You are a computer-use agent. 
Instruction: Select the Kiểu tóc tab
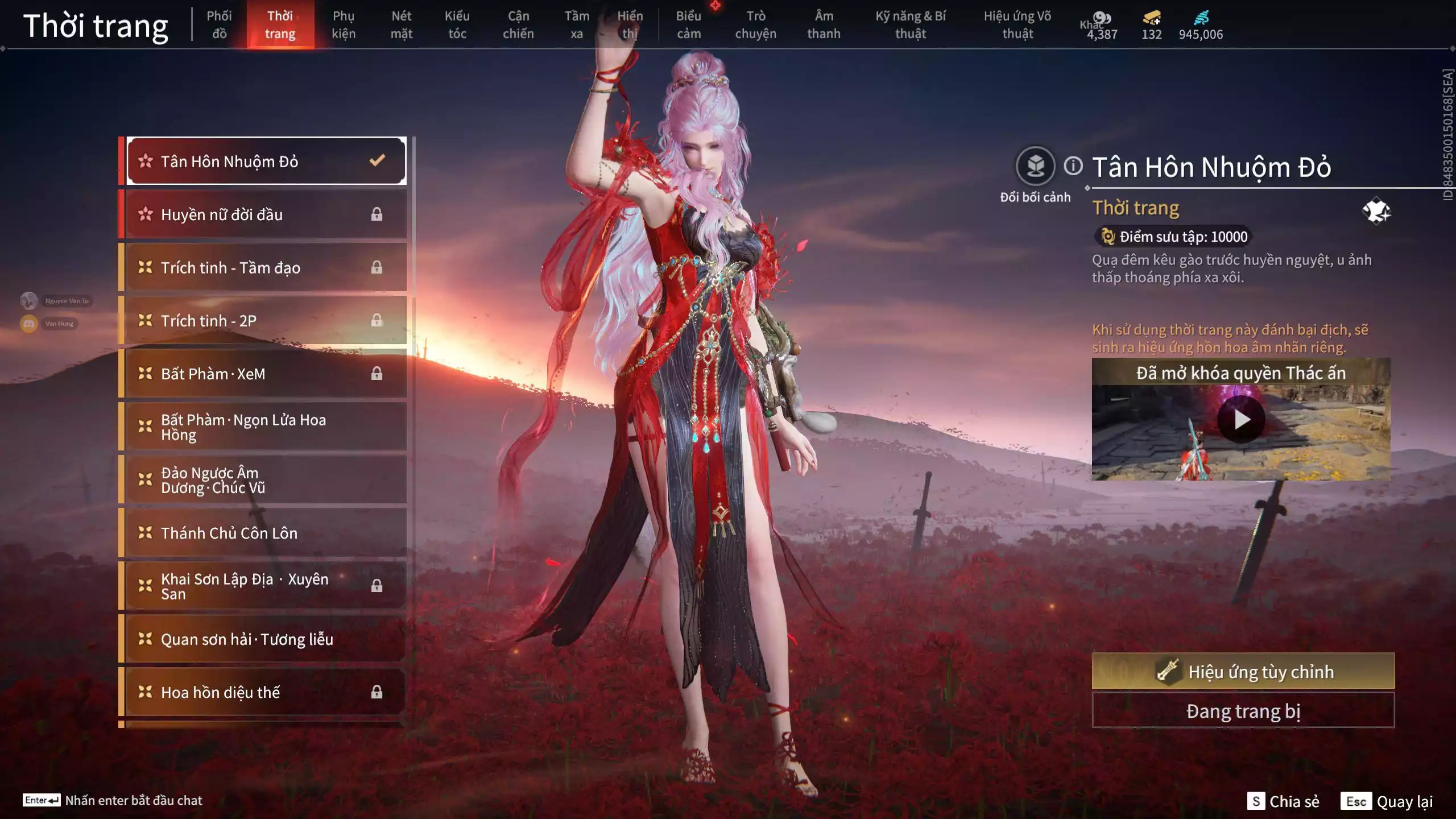tap(457, 24)
